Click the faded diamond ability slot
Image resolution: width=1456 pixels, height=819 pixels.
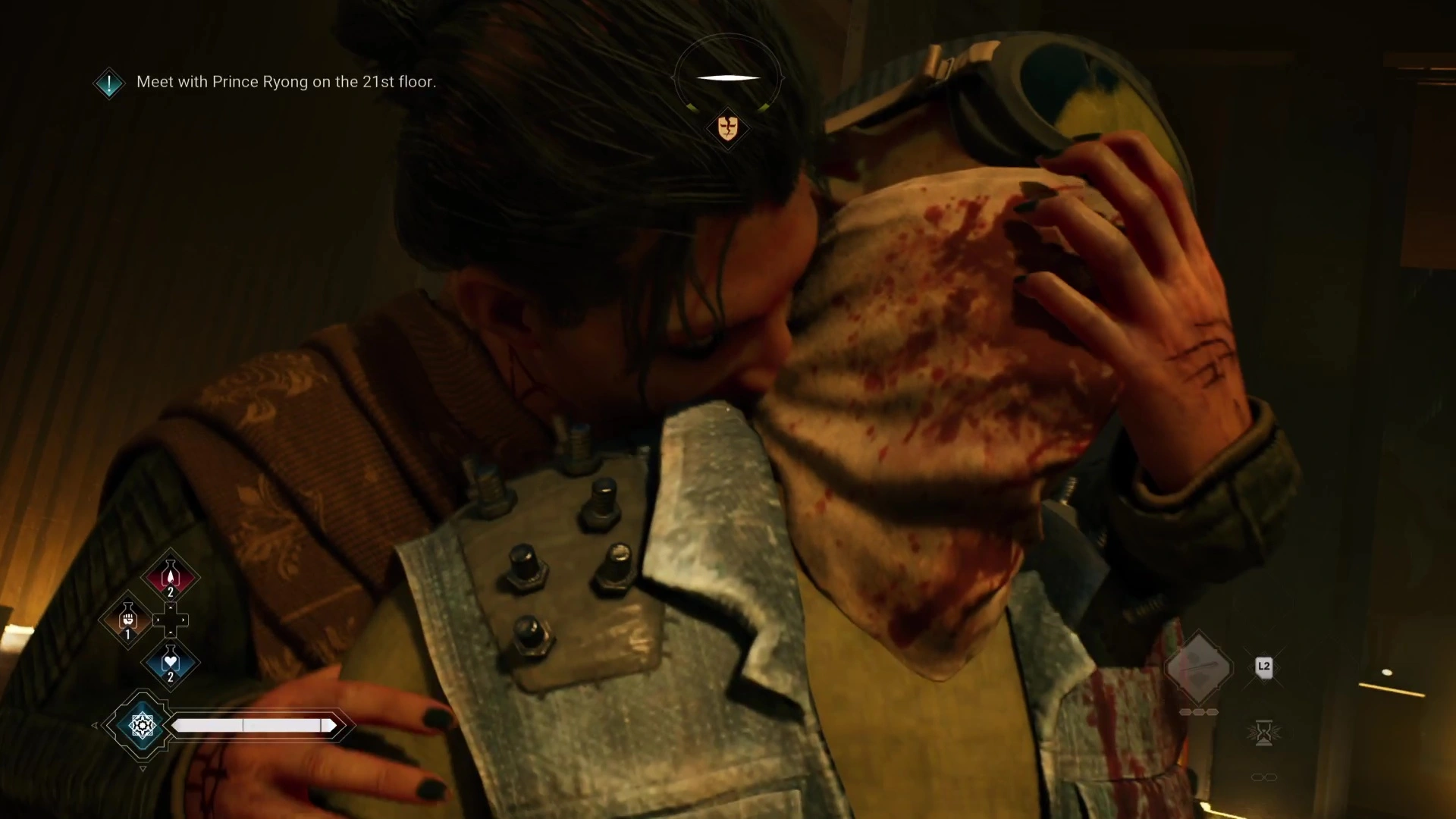[x=1198, y=667]
